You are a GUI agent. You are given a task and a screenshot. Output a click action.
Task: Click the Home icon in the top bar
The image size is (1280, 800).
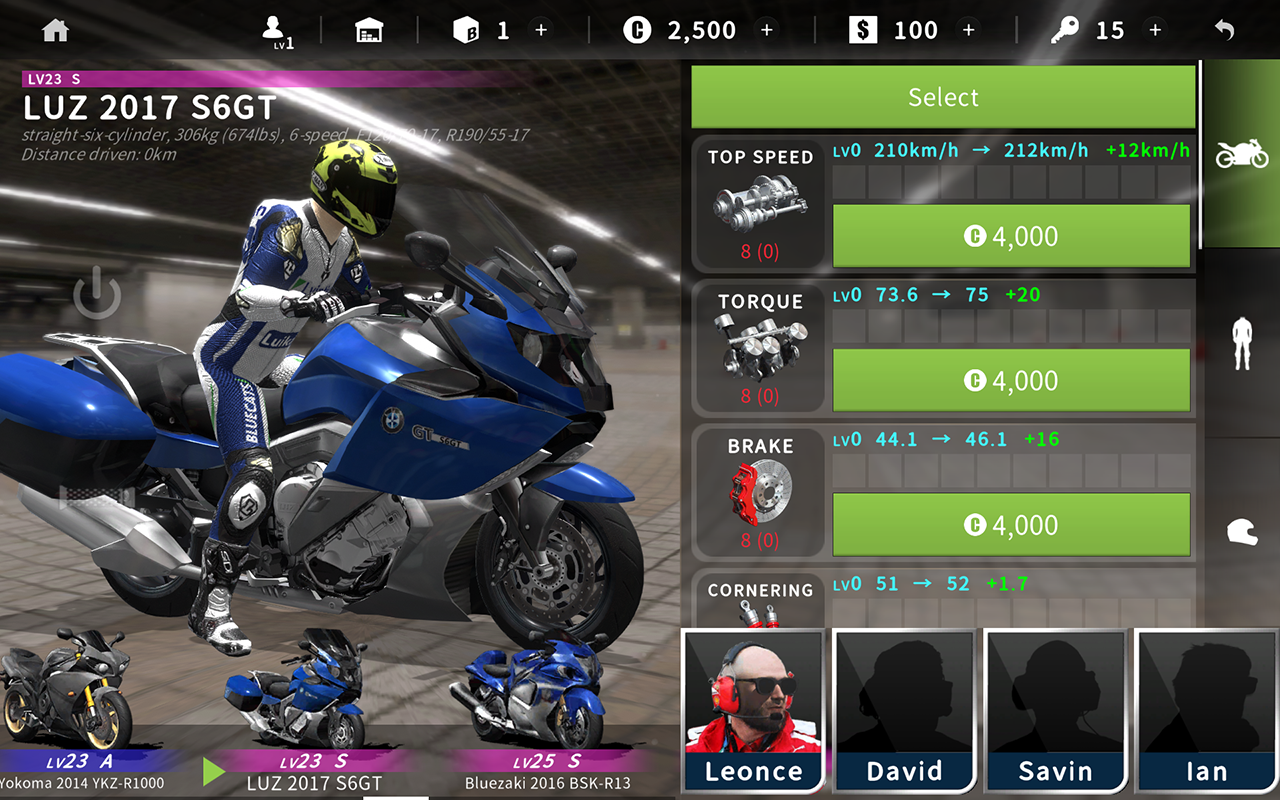click(54, 29)
